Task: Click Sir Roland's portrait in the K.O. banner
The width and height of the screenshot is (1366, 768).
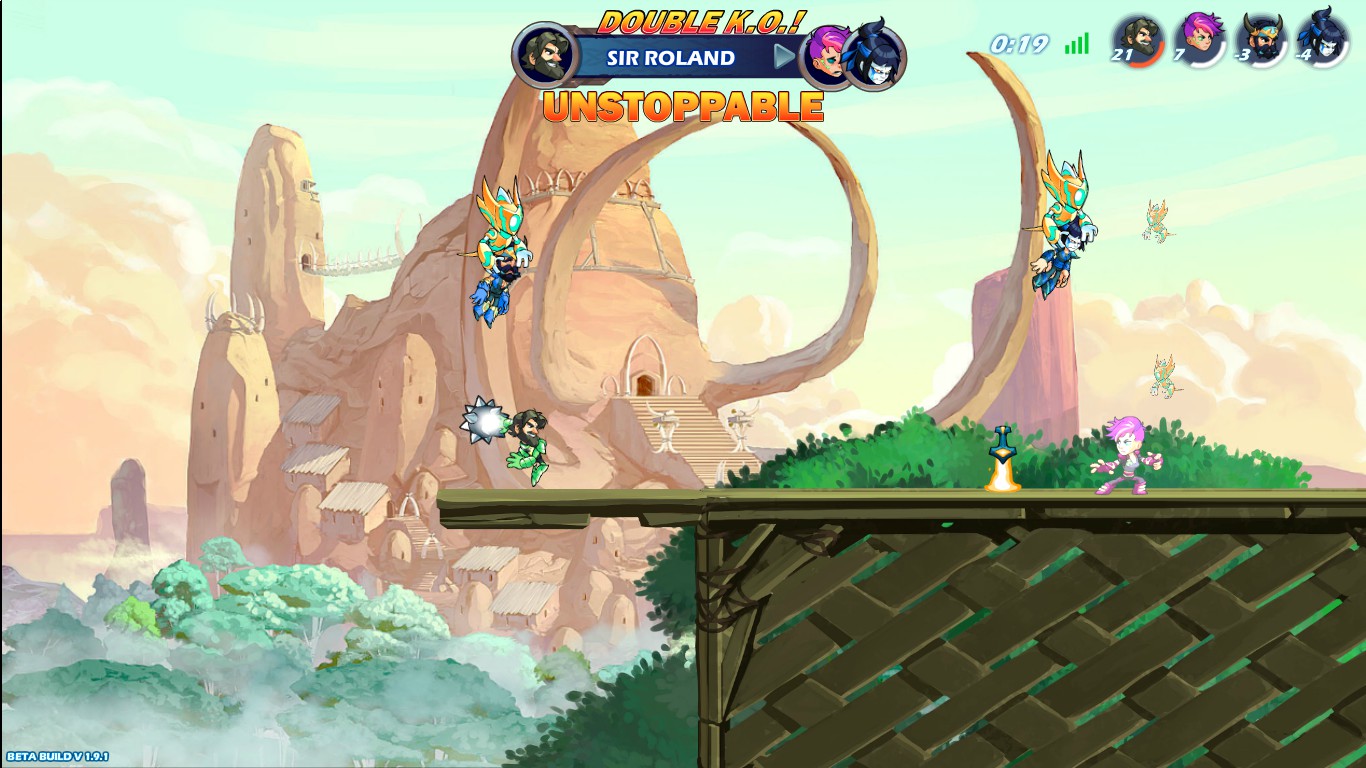Action: coord(546,54)
